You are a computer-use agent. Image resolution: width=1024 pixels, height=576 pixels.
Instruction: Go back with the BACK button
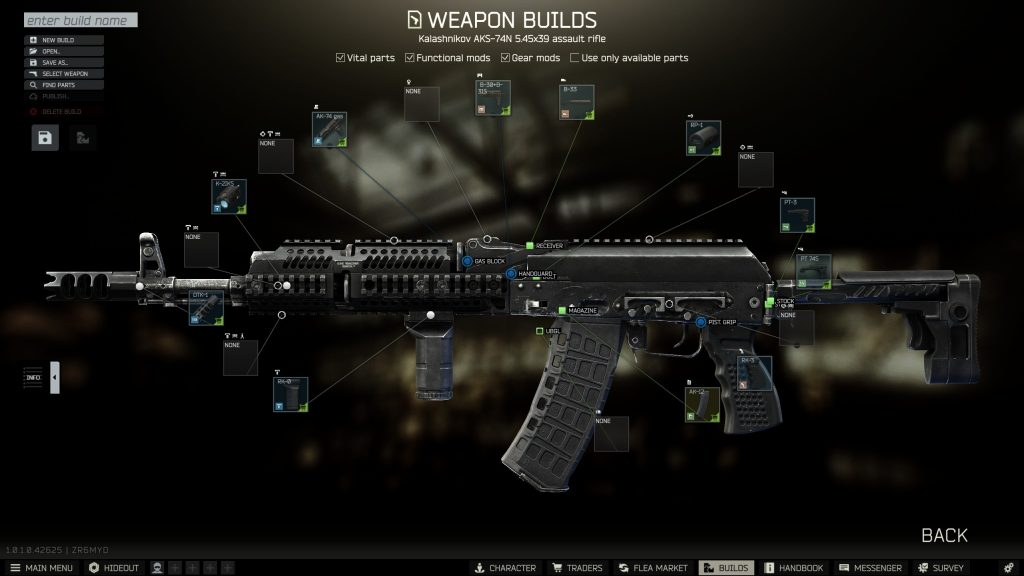(x=944, y=535)
